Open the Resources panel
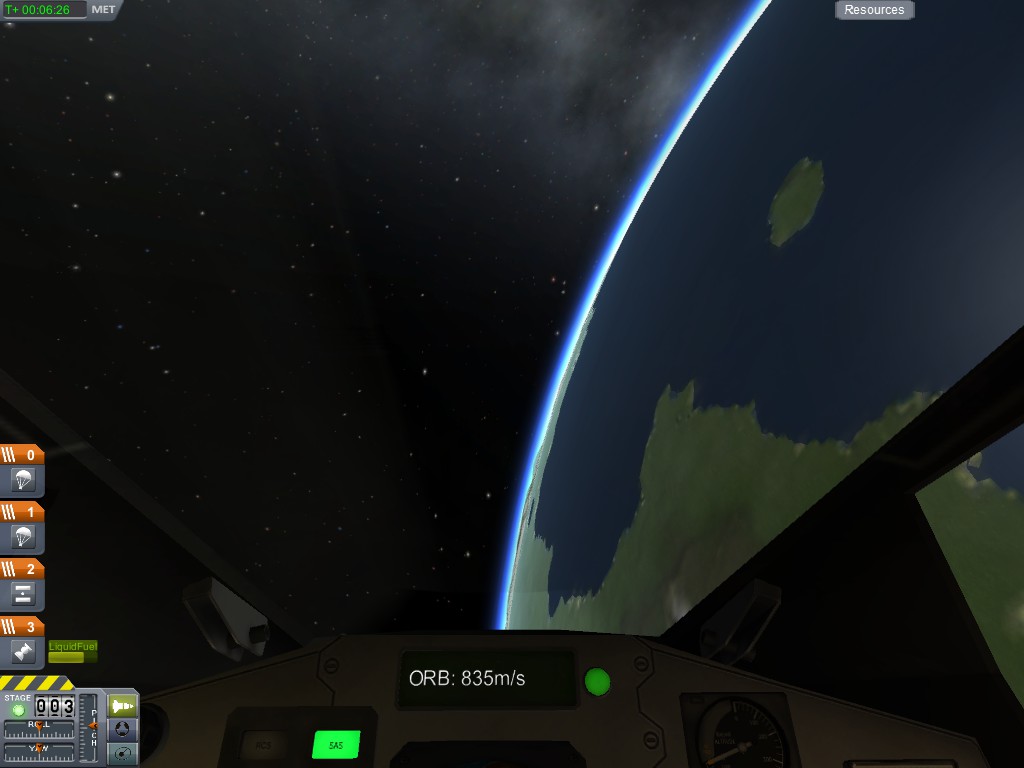1024x768 pixels. 874,10
